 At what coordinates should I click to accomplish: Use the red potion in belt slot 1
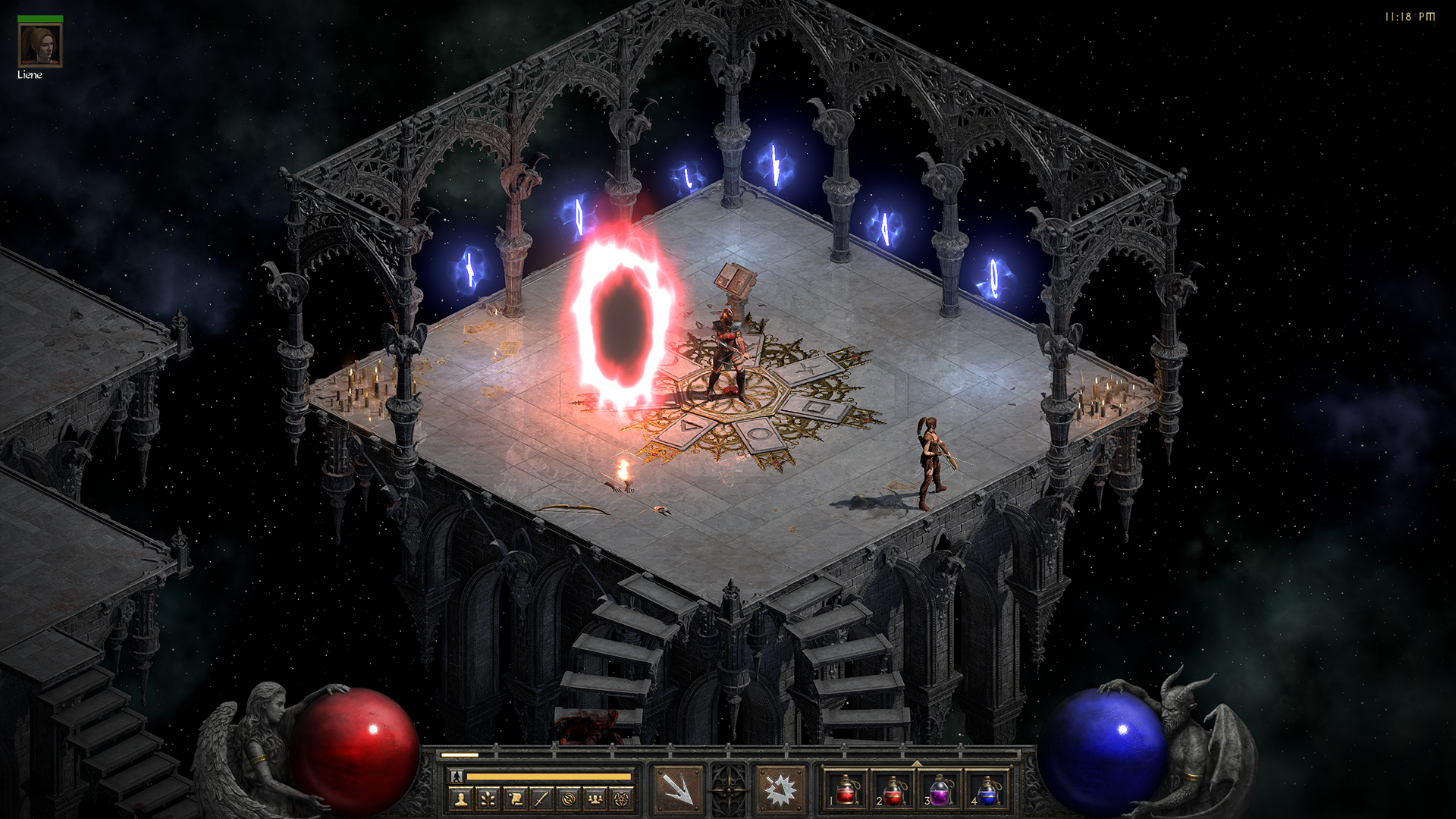846,791
